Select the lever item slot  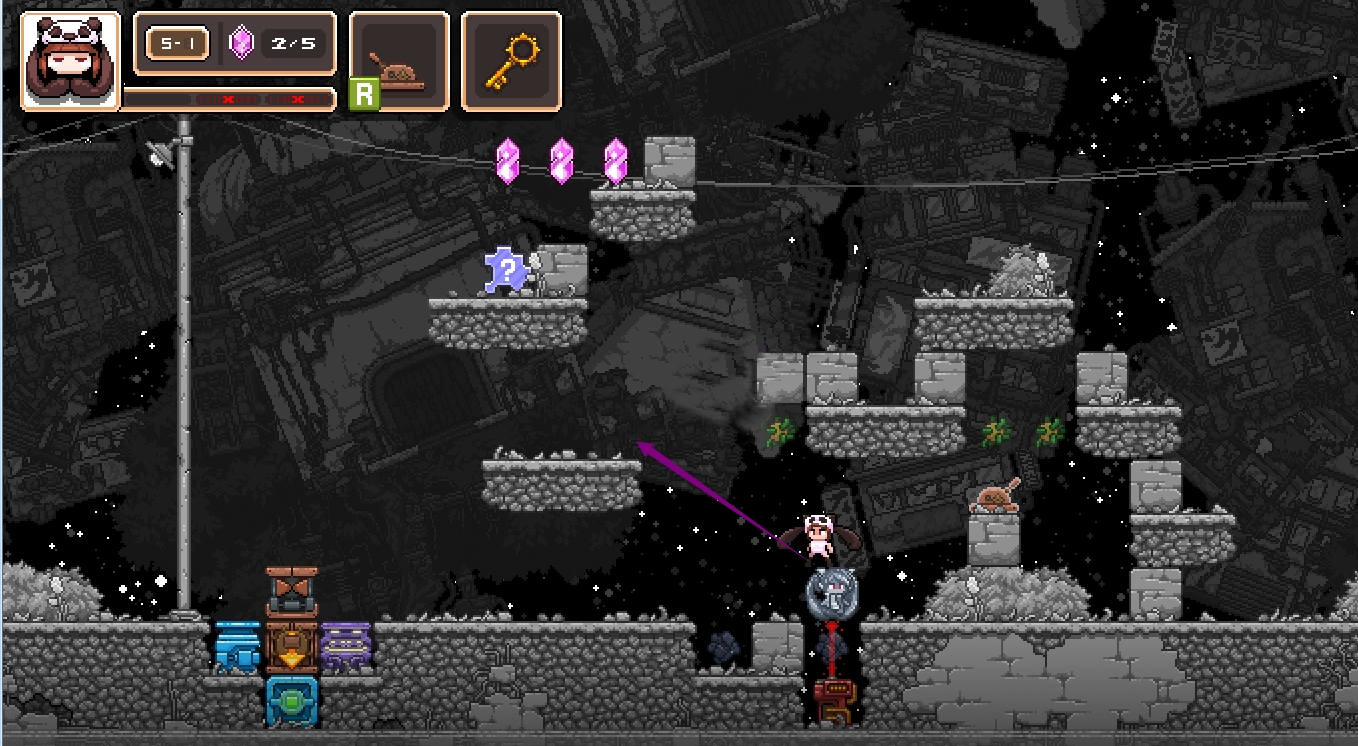[398, 60]
